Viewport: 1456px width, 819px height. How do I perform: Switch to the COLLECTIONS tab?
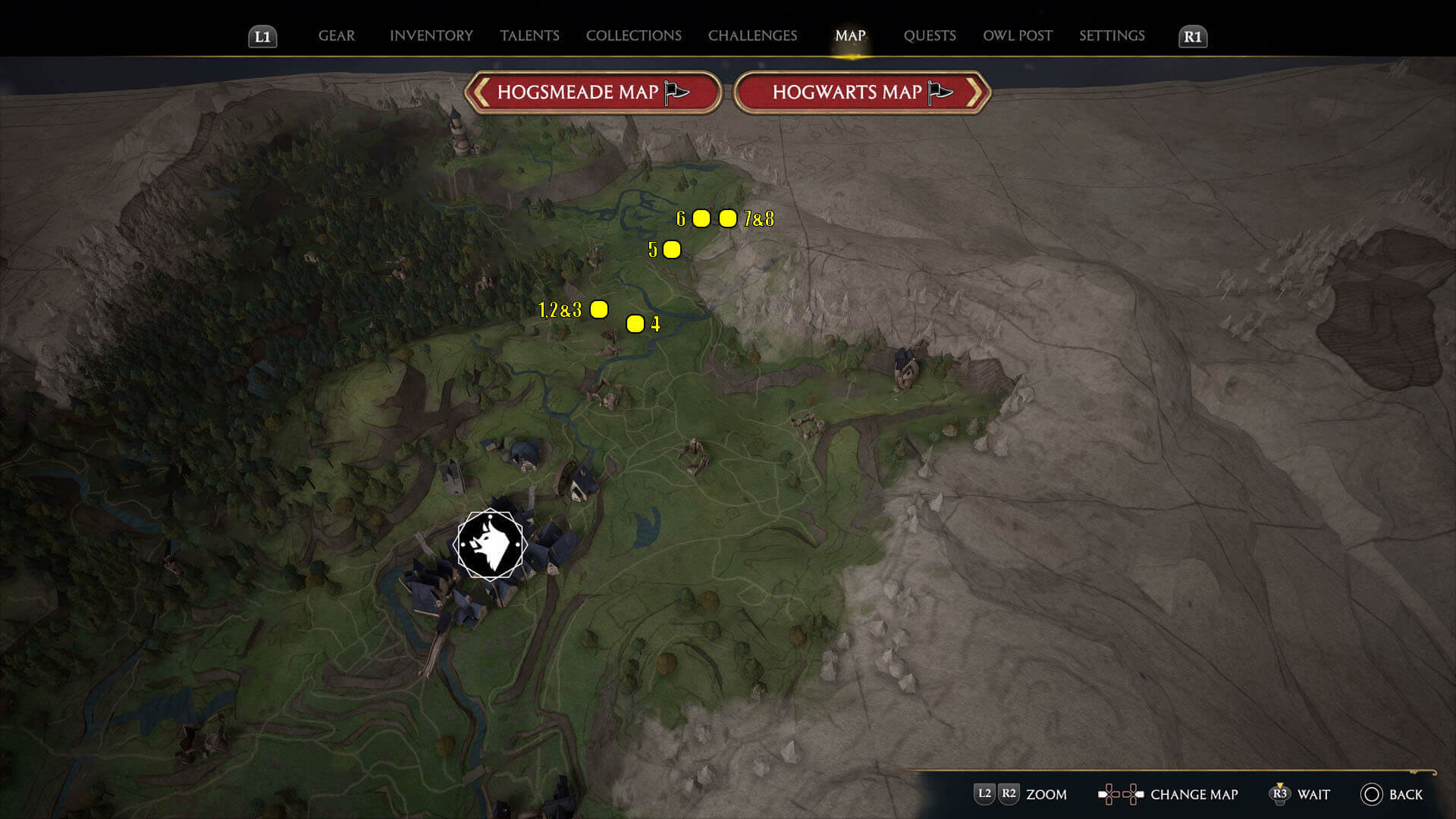tap(633, 36)
